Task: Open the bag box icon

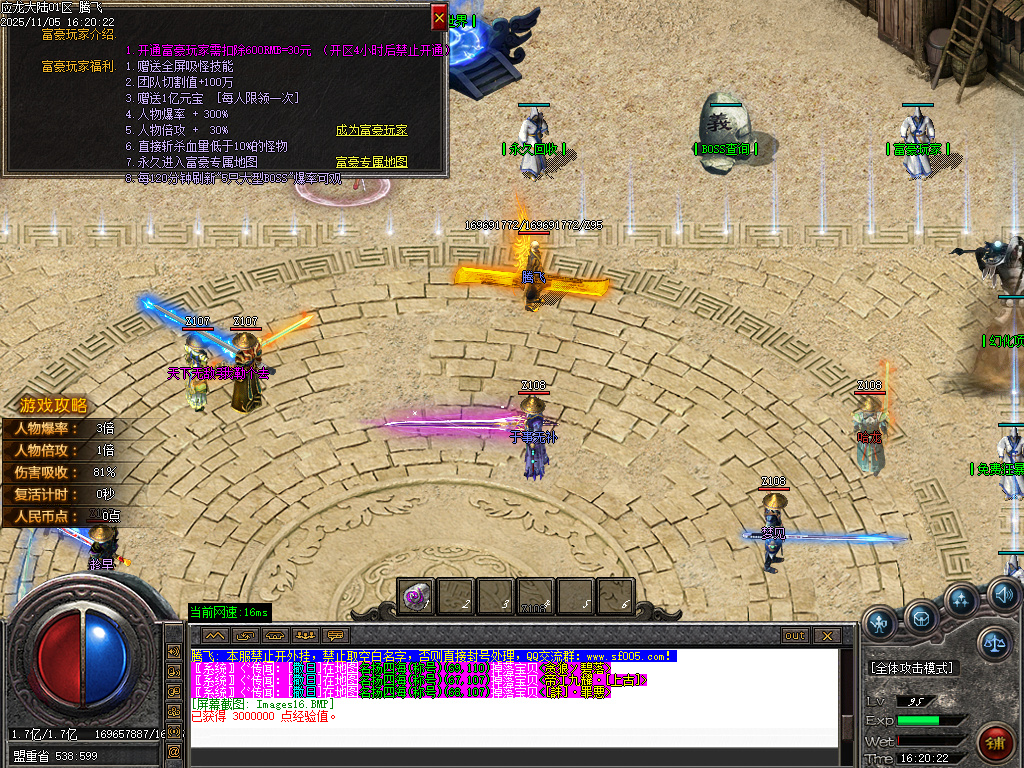Action: click(922, 616)
